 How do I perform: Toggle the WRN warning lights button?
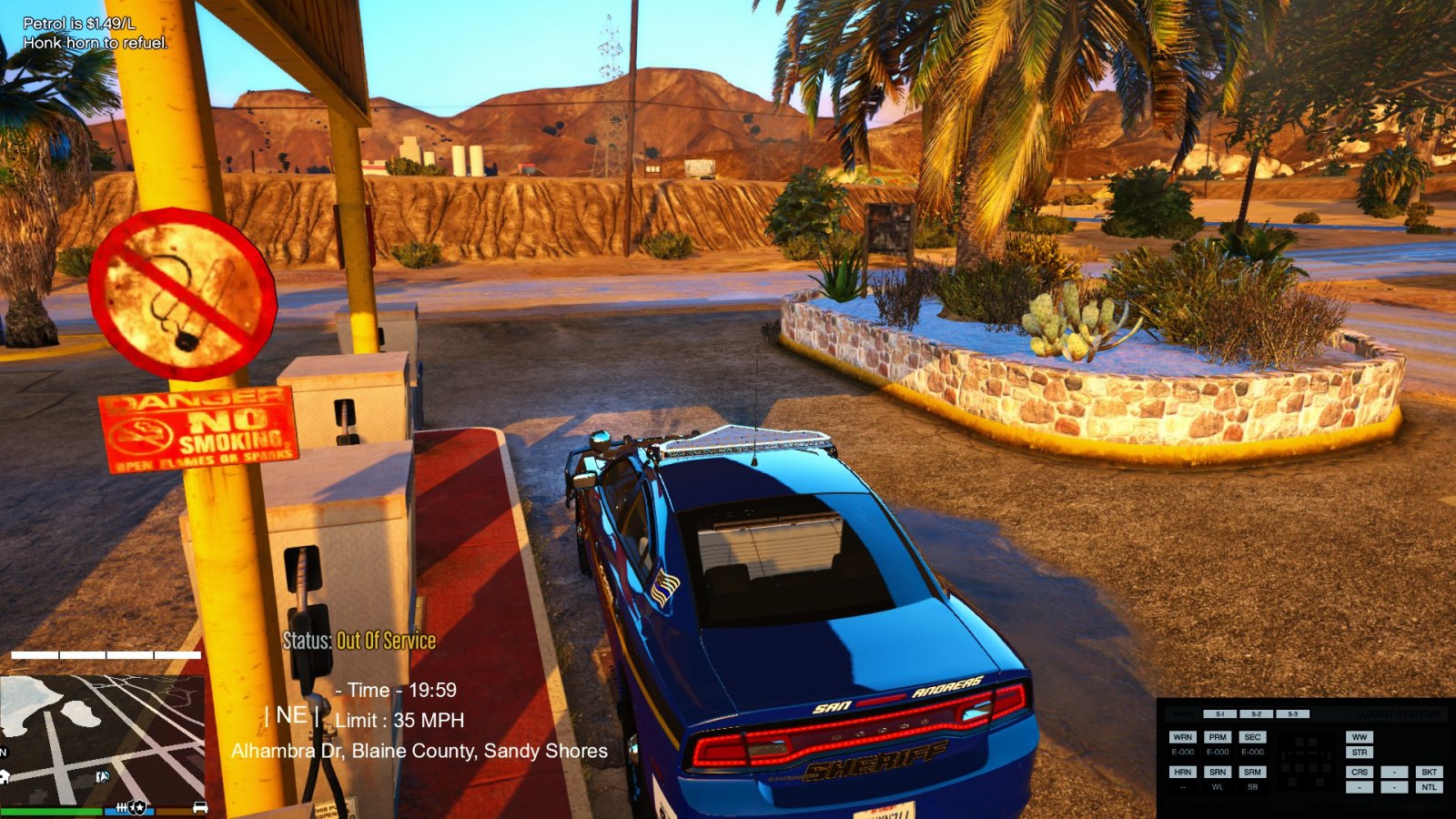pyautogui.click(x=1182, y=737)
